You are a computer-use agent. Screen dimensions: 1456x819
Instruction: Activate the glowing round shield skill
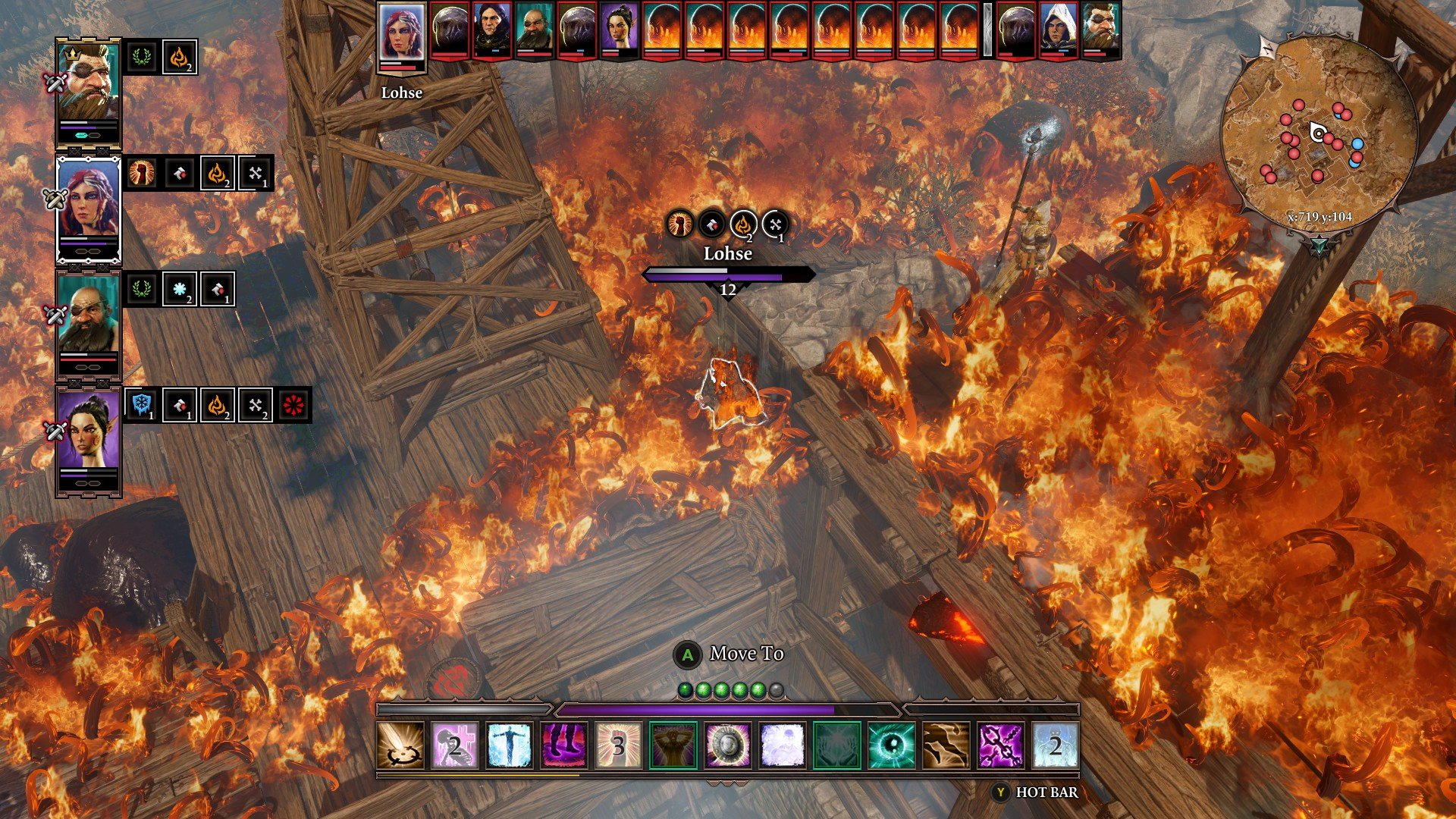point(728,745)
